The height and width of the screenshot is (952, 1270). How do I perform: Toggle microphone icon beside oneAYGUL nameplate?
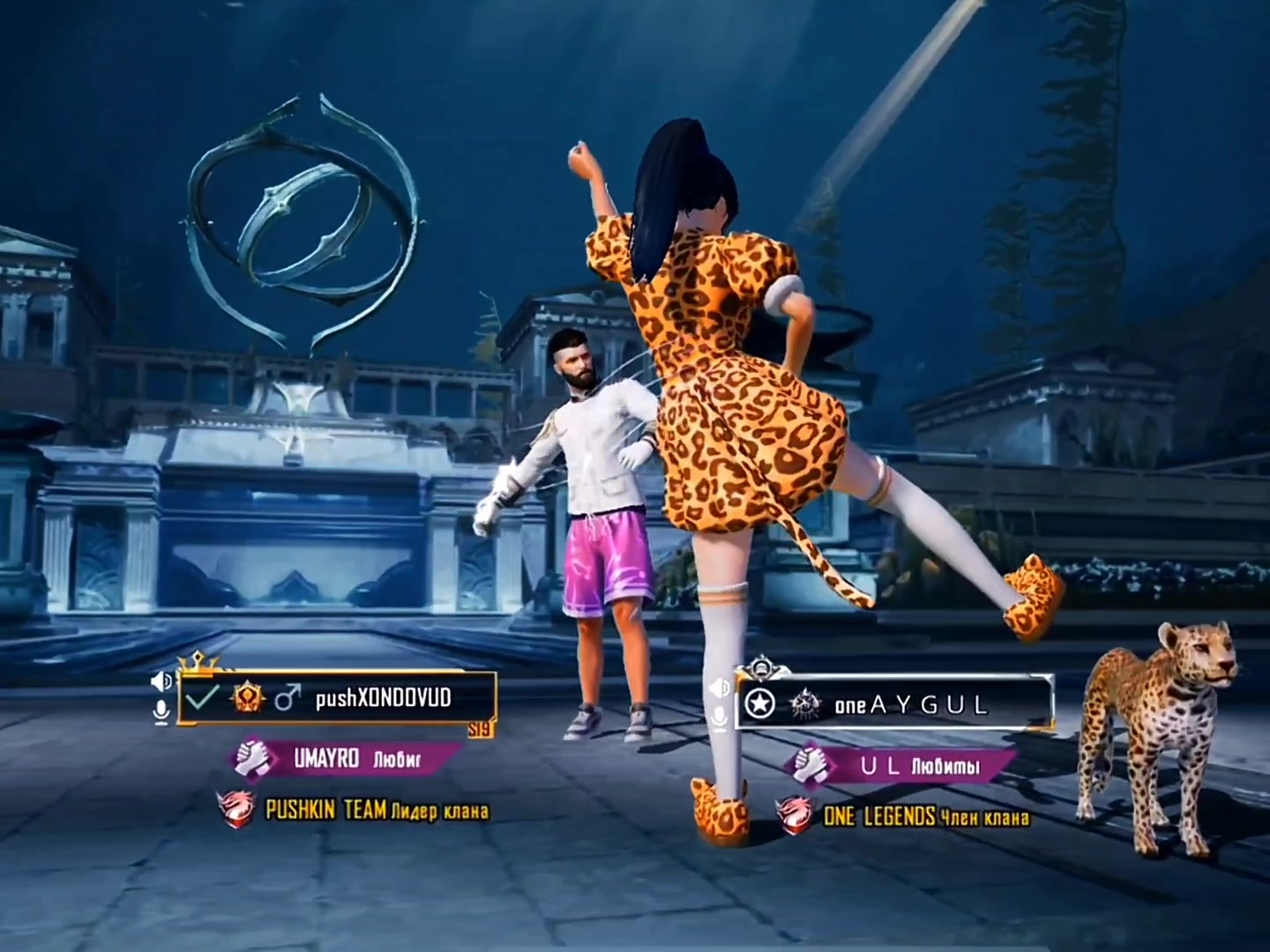[720, 718]
